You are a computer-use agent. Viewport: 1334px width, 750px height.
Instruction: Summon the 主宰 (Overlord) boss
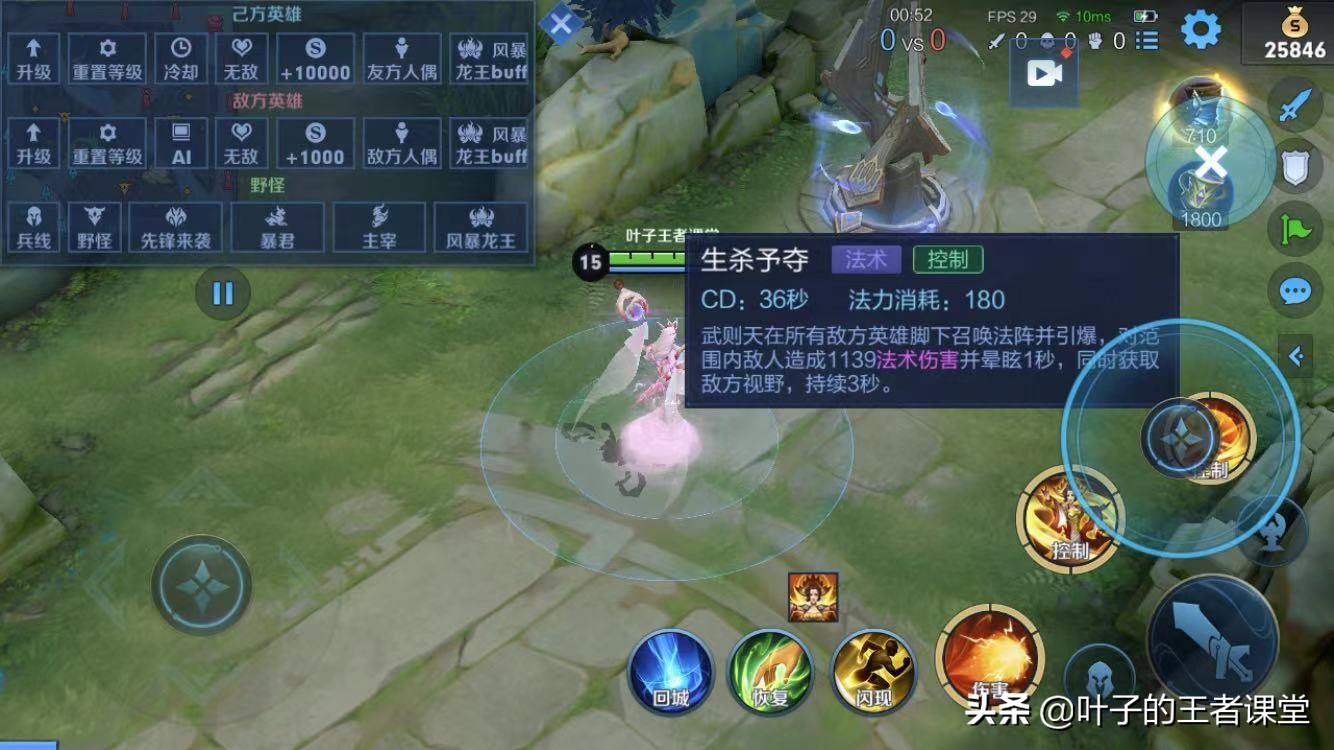(381, 225)
